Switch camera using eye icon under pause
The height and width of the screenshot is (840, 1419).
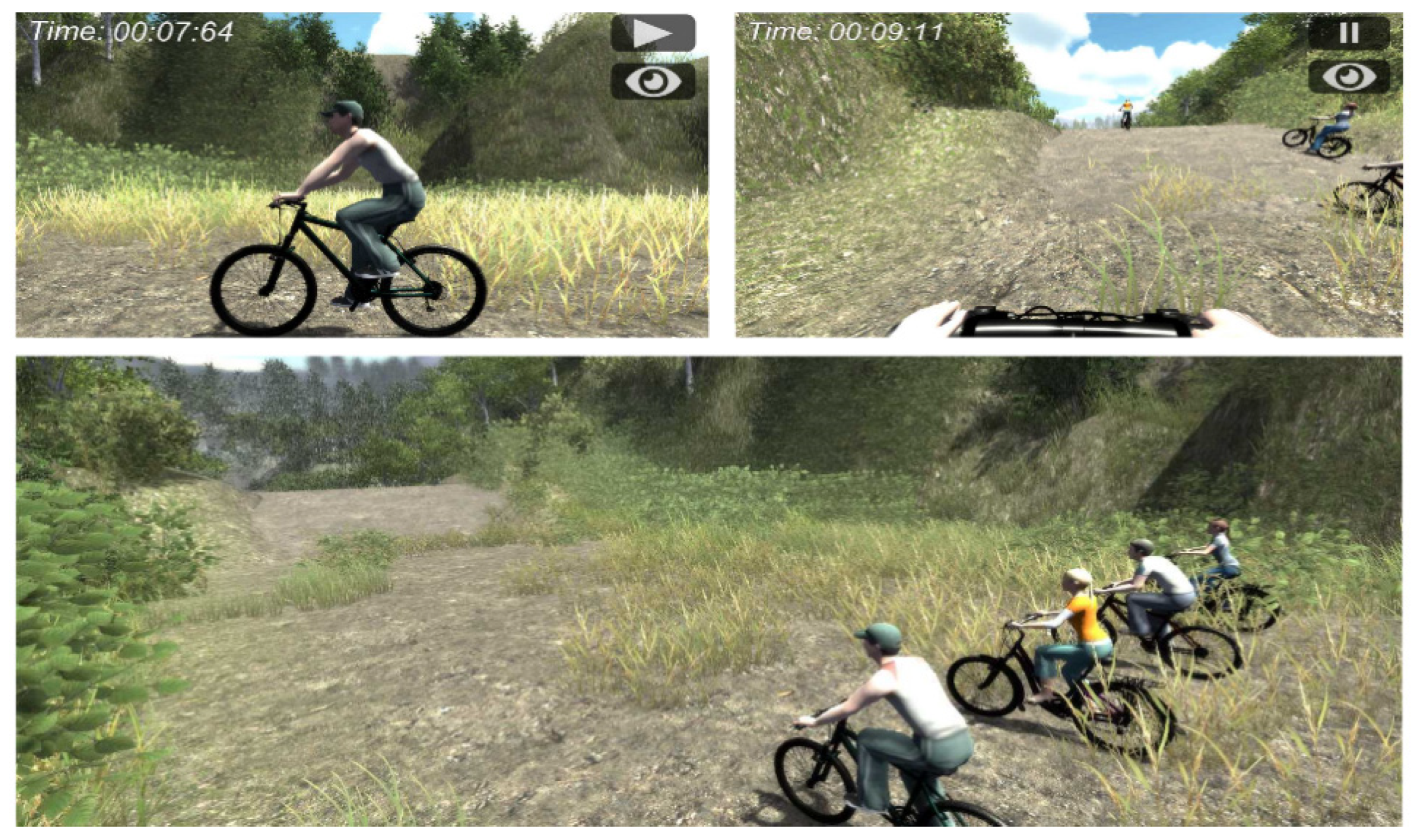pos(1348,77)
